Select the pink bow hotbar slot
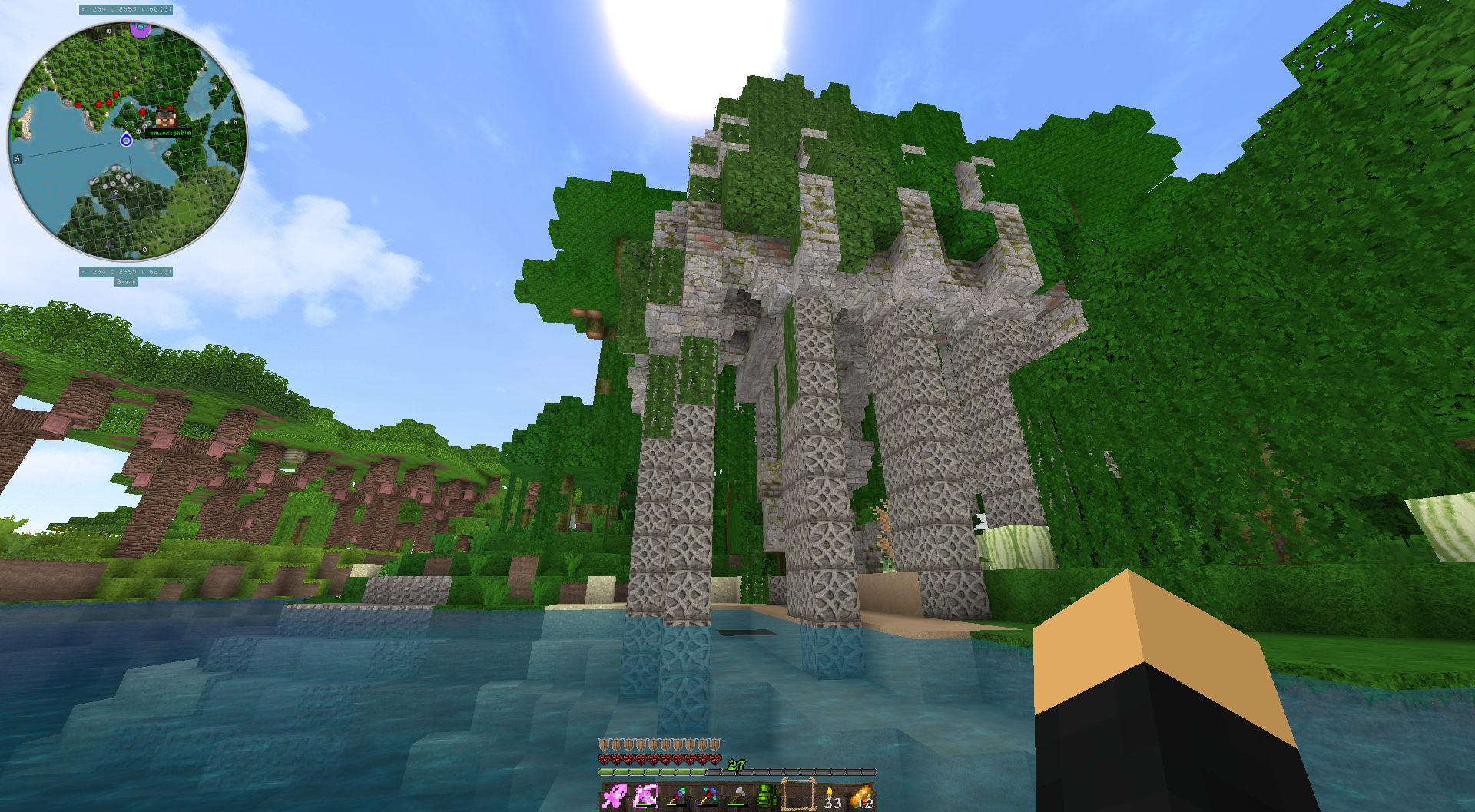1475x812 pixels. 645,797
